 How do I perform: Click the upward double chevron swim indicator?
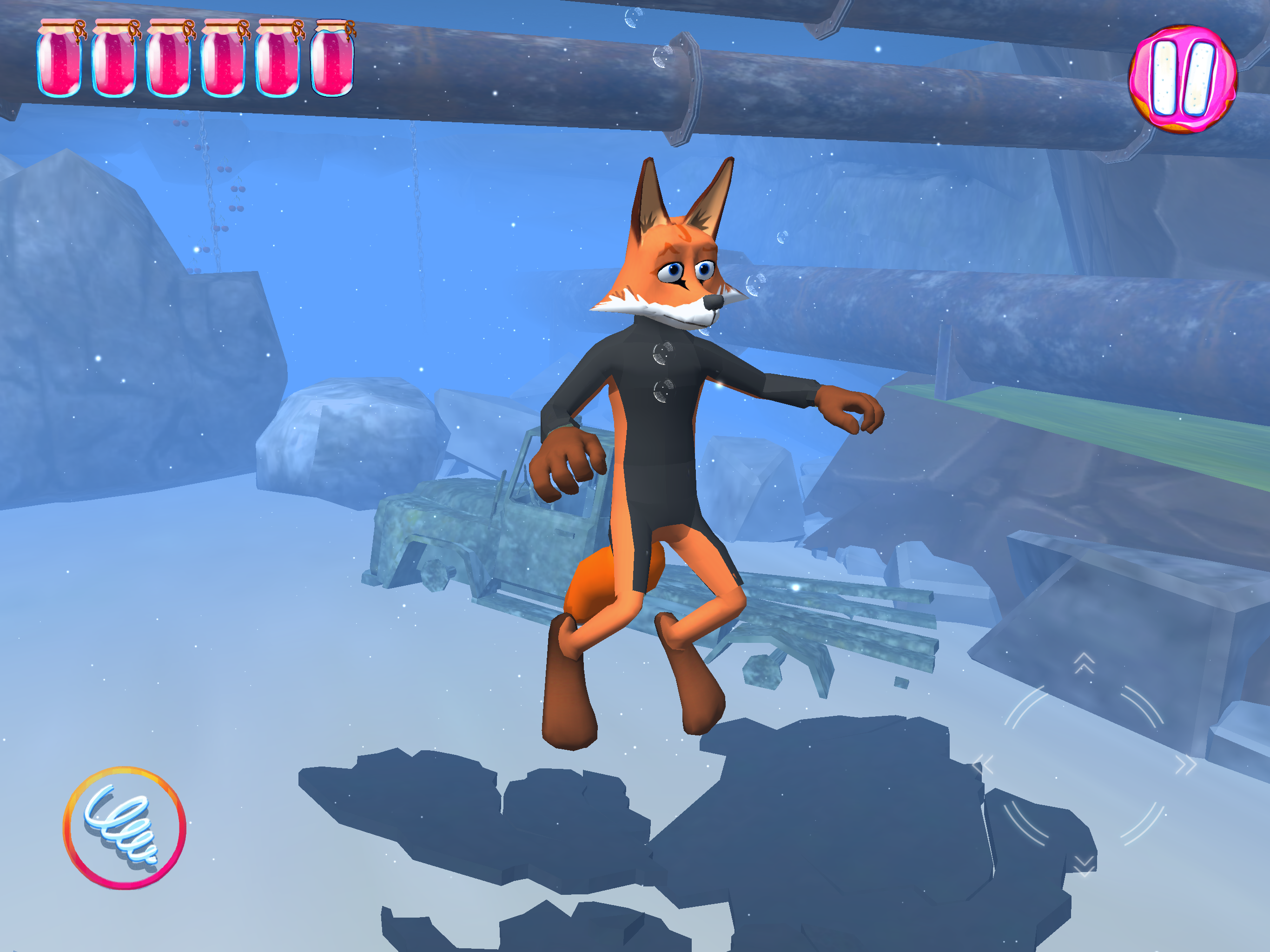1085,662
